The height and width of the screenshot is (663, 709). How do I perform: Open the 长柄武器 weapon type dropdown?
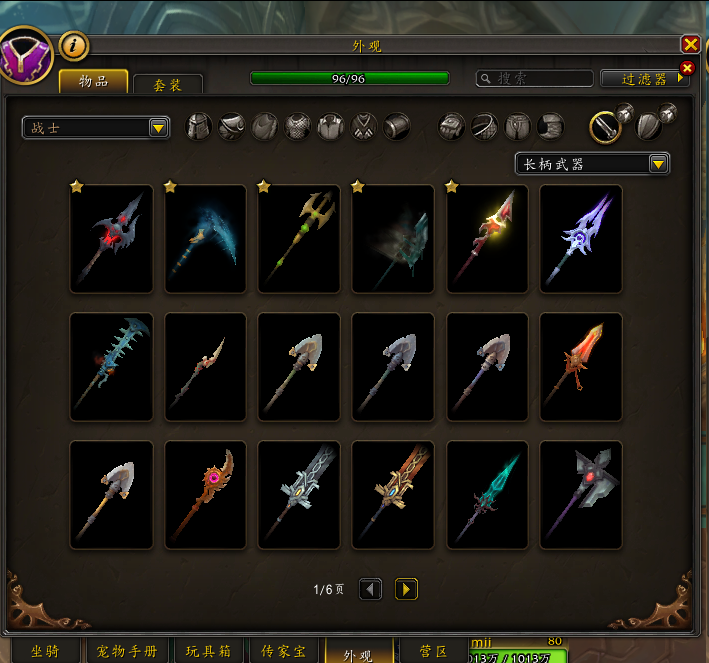point(592,164)
